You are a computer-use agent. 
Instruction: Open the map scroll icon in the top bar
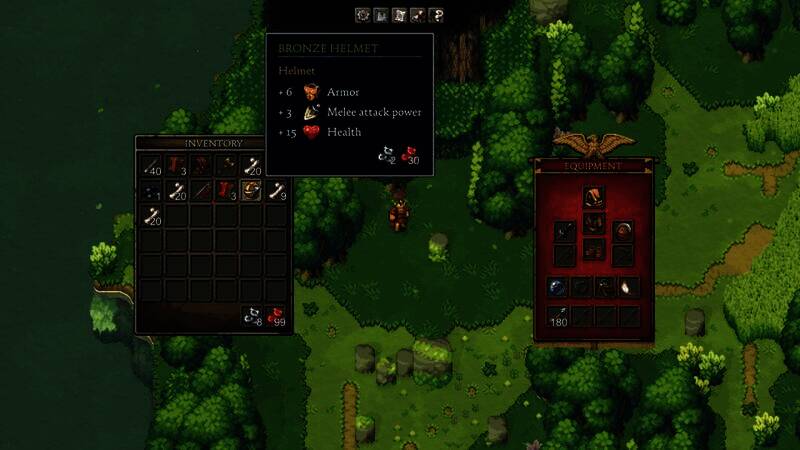399,15
